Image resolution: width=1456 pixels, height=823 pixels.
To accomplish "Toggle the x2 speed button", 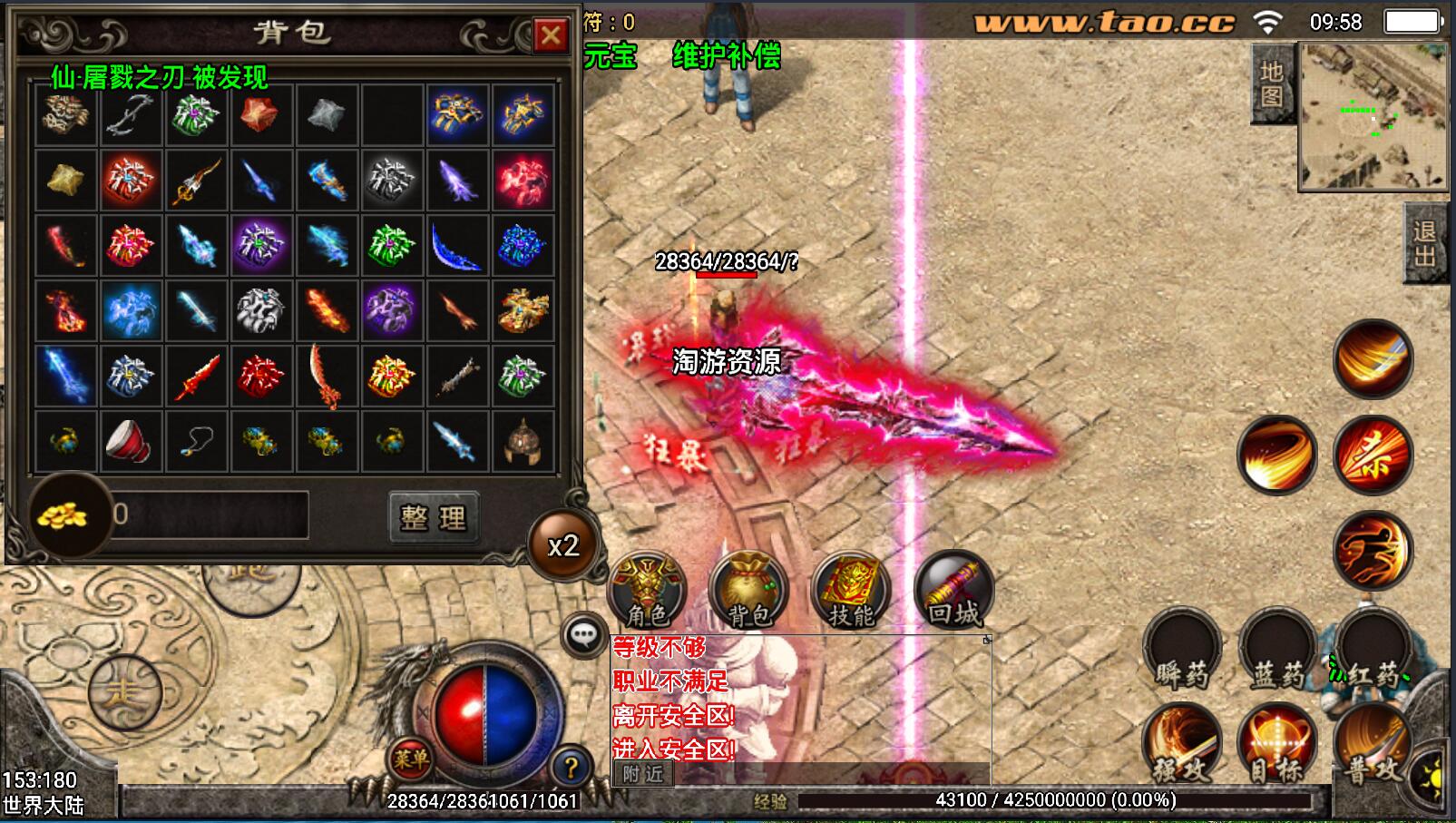I will (563, 545).
